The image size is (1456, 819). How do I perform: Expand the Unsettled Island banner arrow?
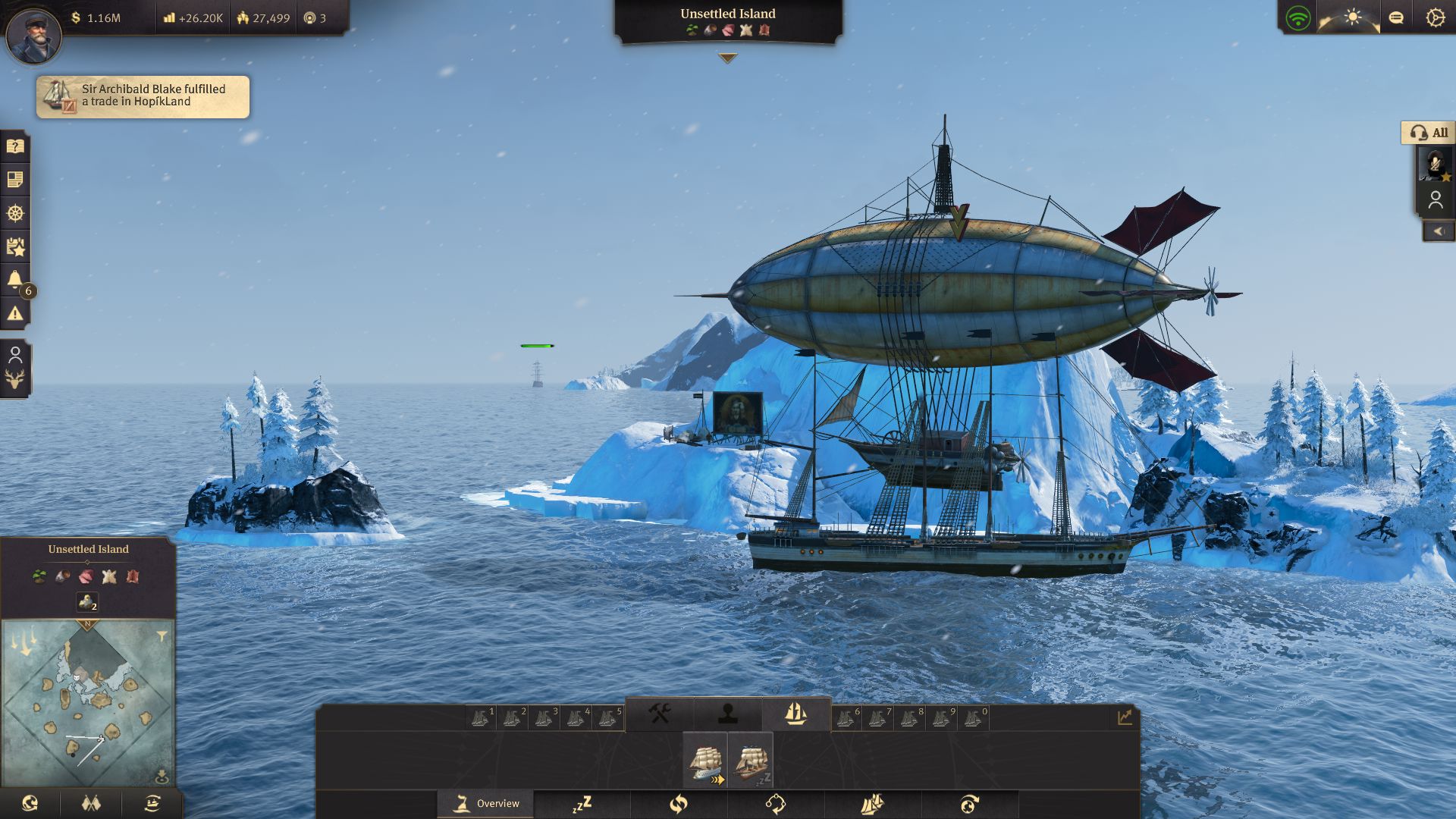728,55
